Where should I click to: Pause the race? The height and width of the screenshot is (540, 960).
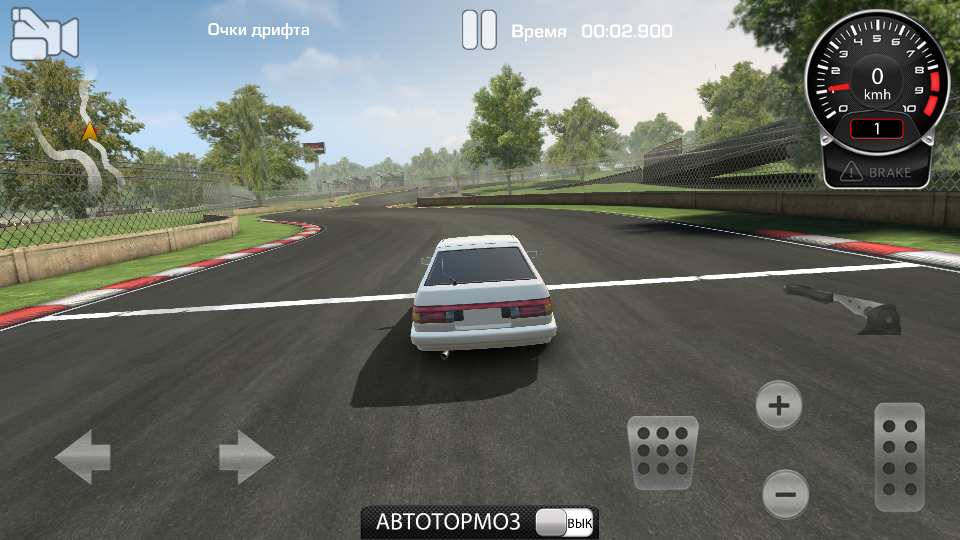point(479,30)
